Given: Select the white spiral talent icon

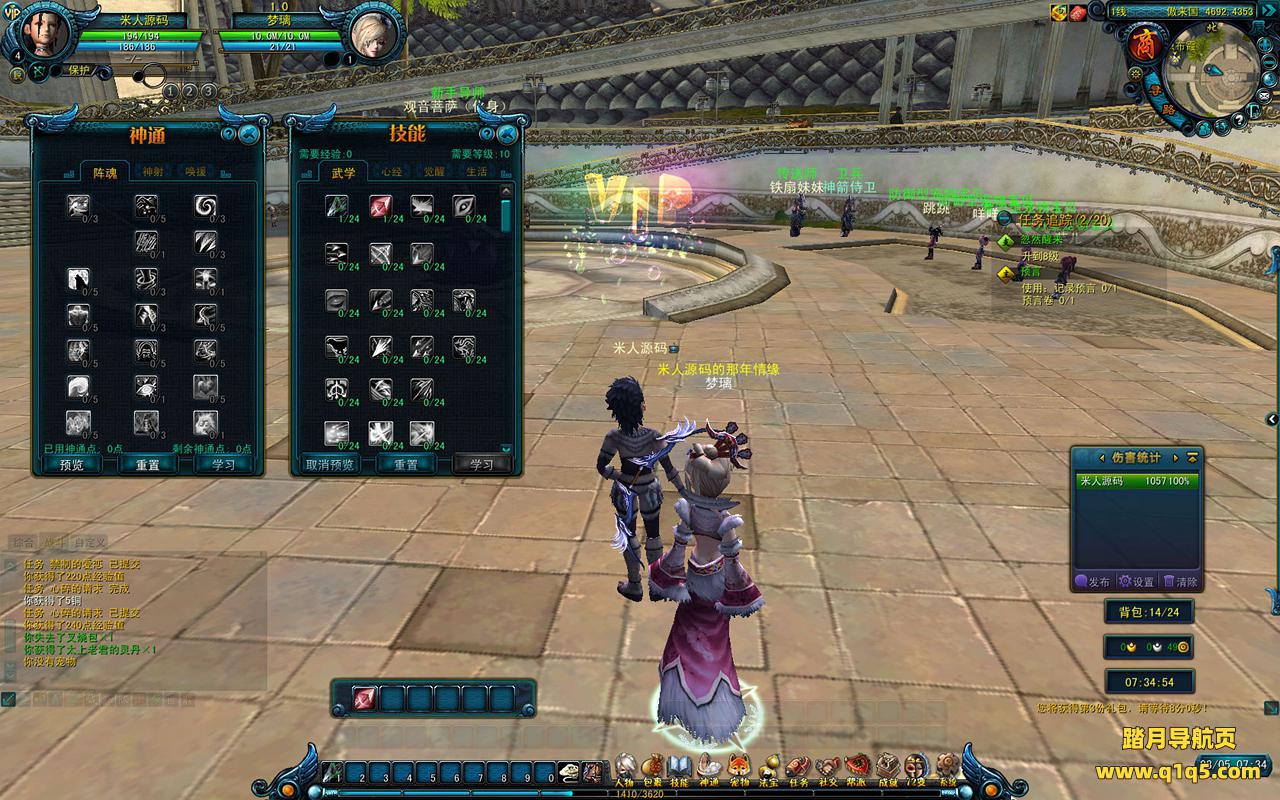Looking at the screenshot, I should coord(206,206).
